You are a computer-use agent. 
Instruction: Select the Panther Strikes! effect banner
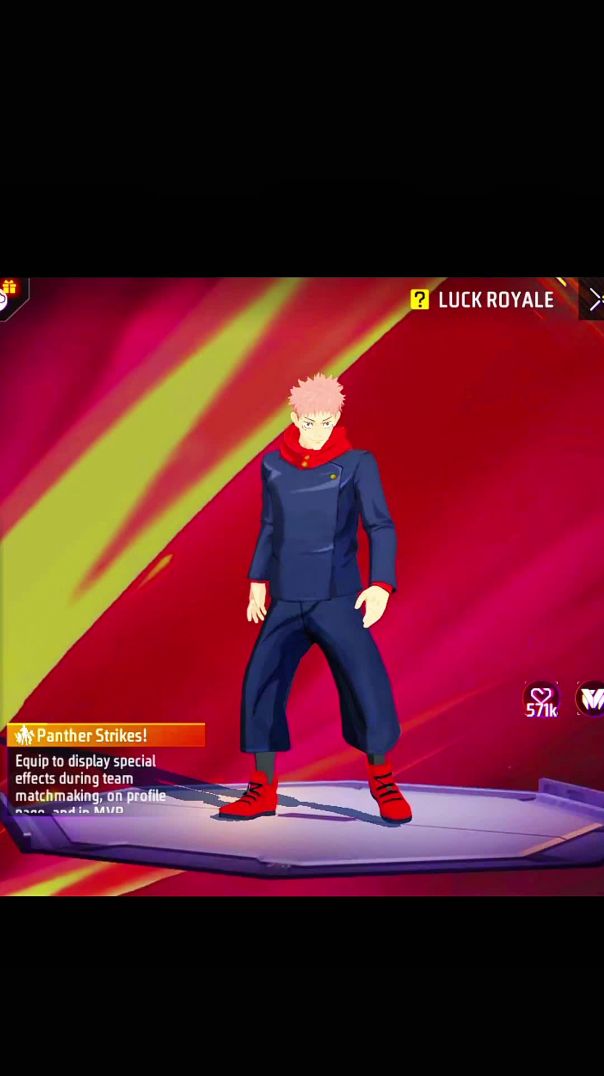click(x=105, y=736)
